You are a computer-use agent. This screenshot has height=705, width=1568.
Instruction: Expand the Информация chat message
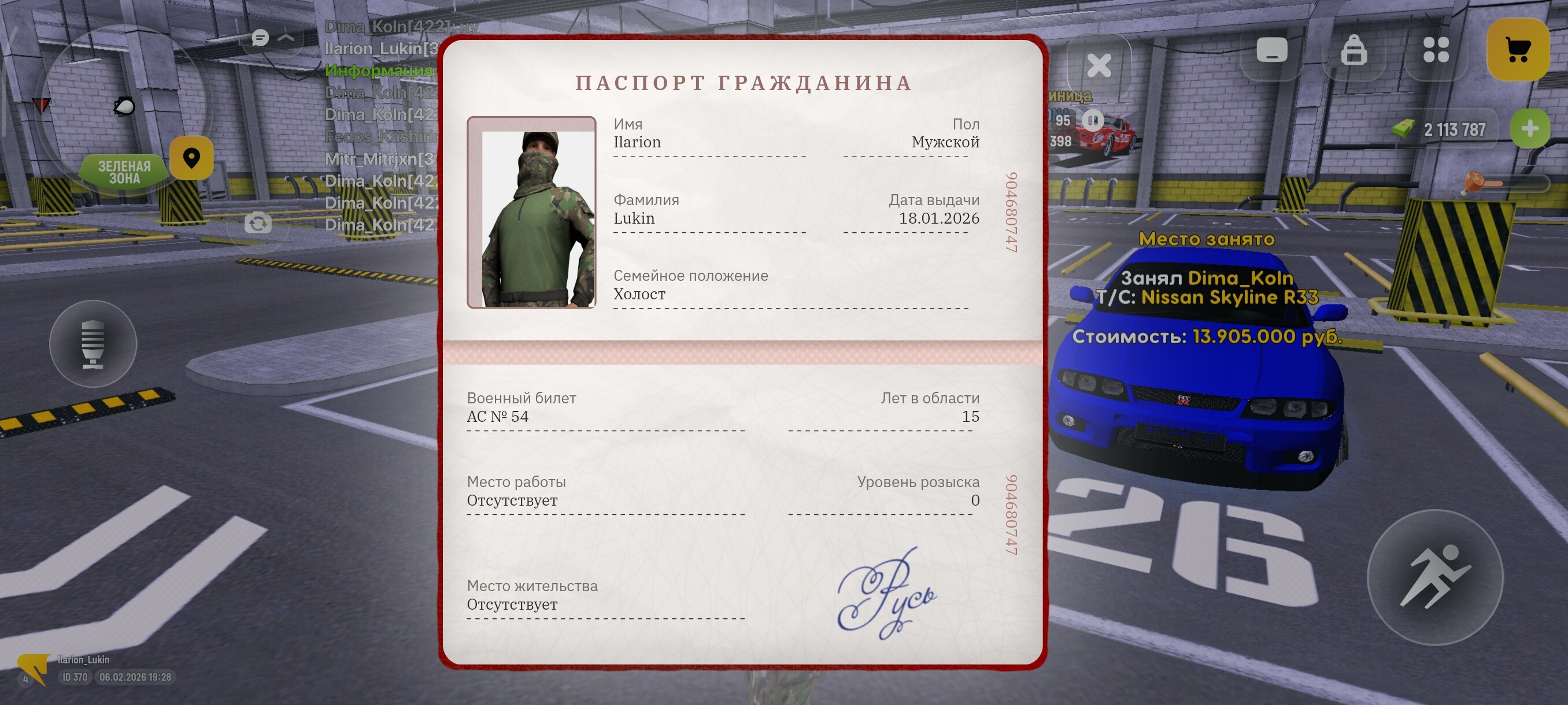(379, 70)
